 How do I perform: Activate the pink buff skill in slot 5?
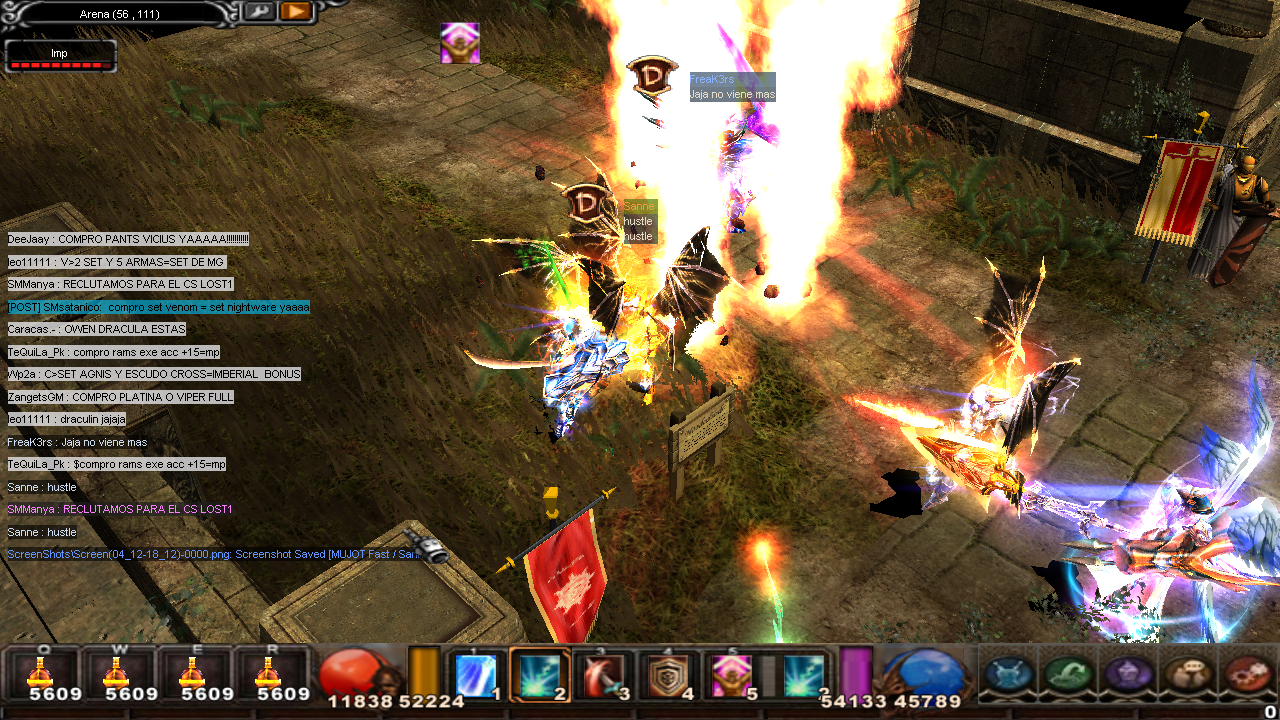click(x=731, y=675)
